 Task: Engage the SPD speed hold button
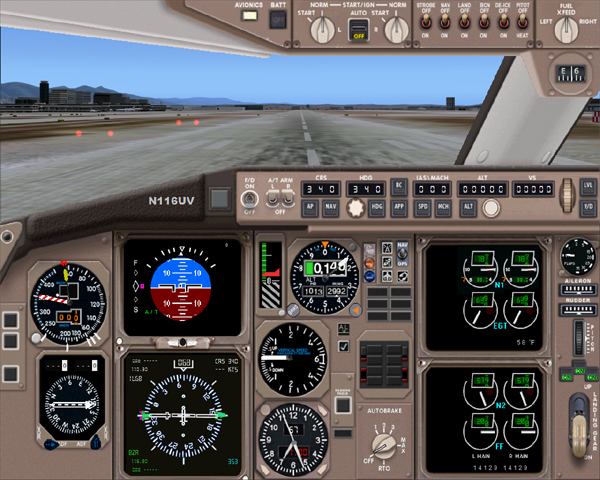point(423,207)
